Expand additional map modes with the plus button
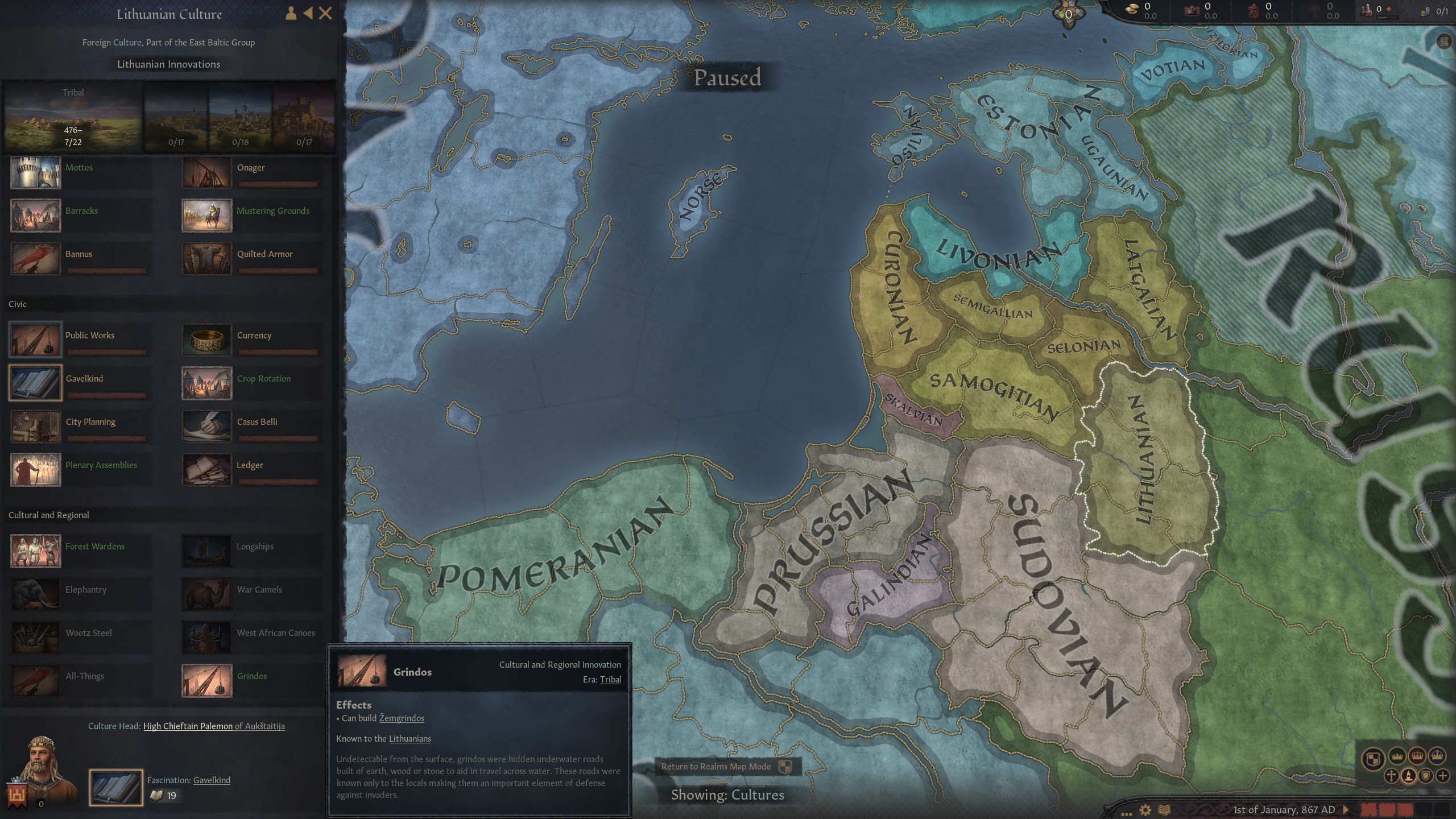Viewport: 1456px width, 819px height. 1443,775
